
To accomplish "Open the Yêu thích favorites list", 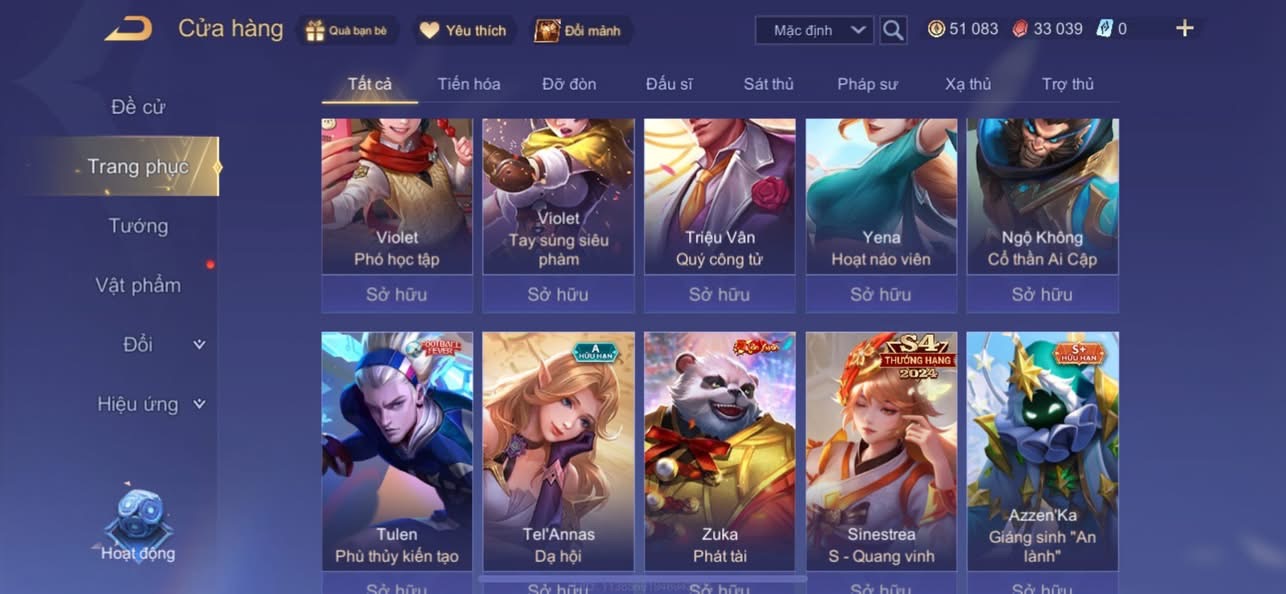I will coord(463,30).
